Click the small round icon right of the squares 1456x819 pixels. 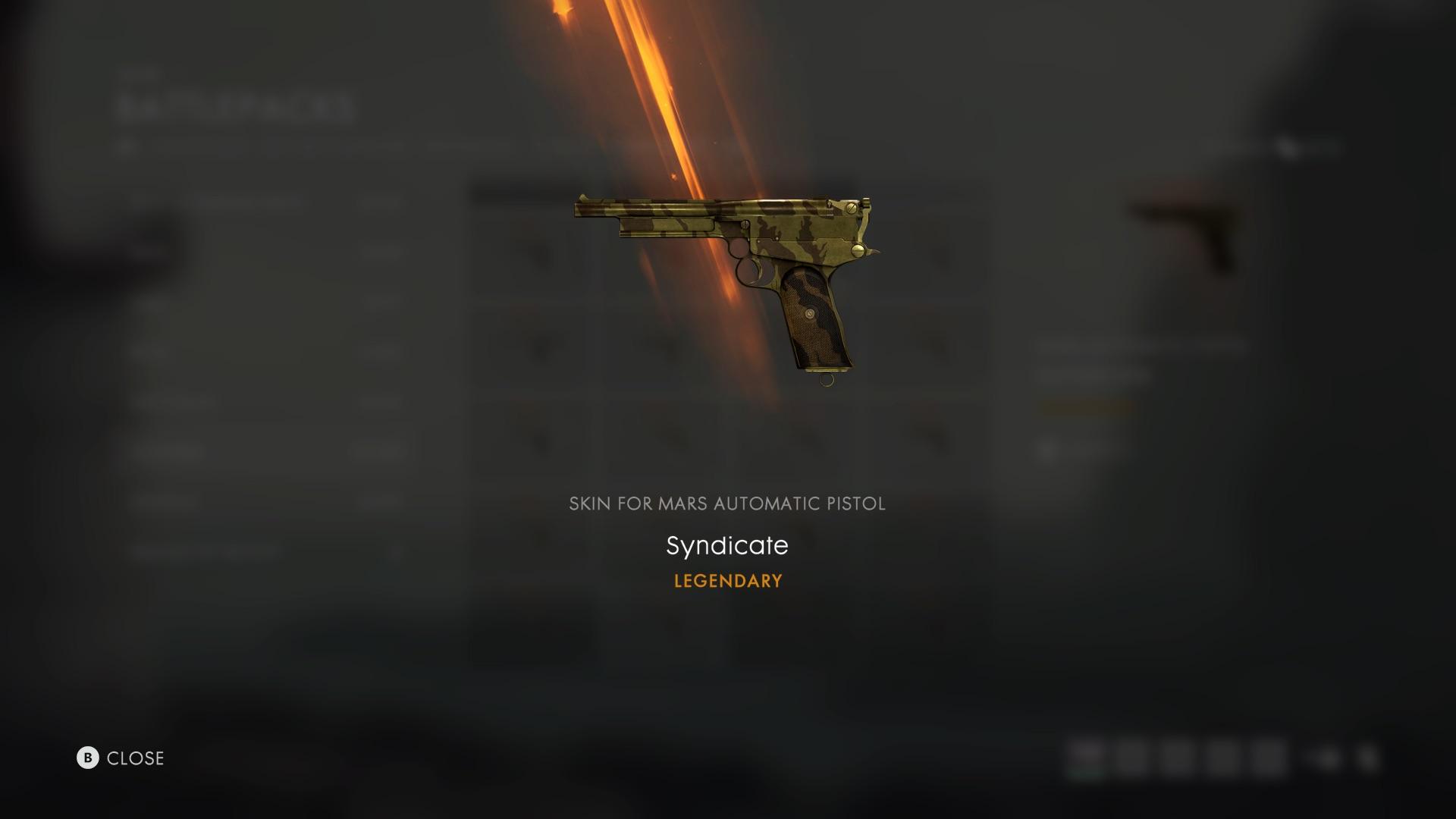(1327, 757)
